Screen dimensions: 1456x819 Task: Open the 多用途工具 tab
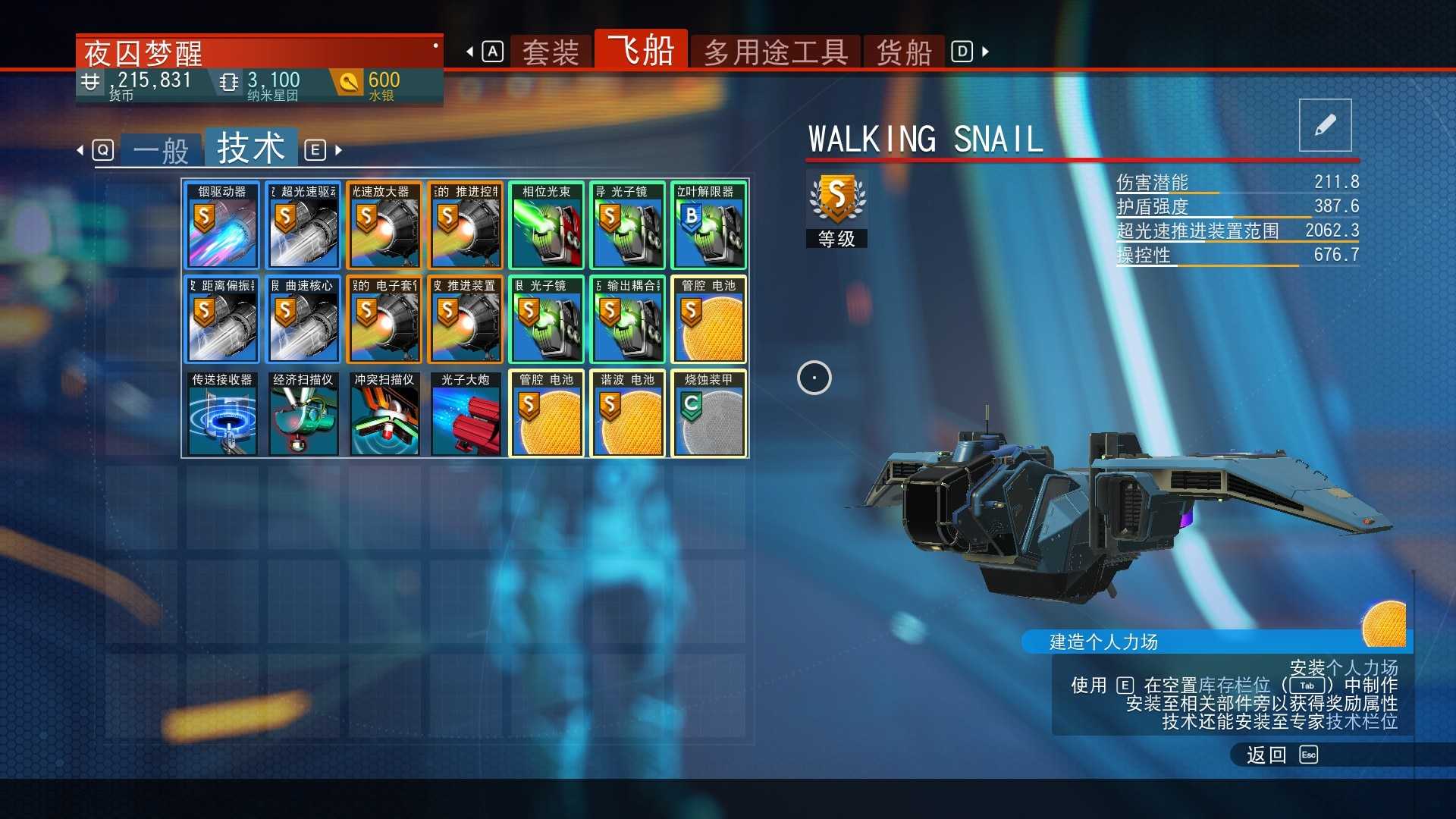coord(775,52)
